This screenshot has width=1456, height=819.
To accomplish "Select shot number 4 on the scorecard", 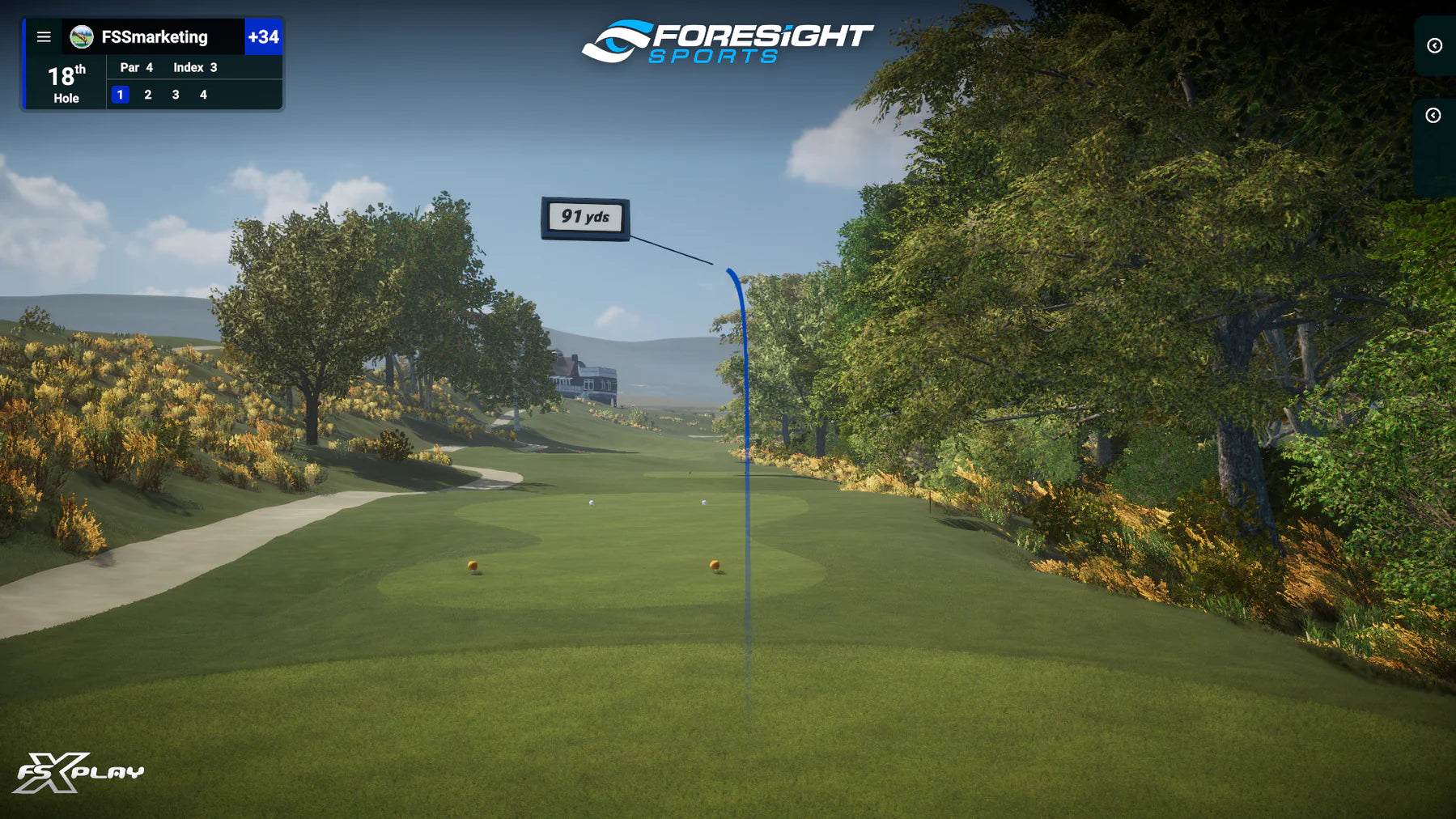I will (203, 95).
